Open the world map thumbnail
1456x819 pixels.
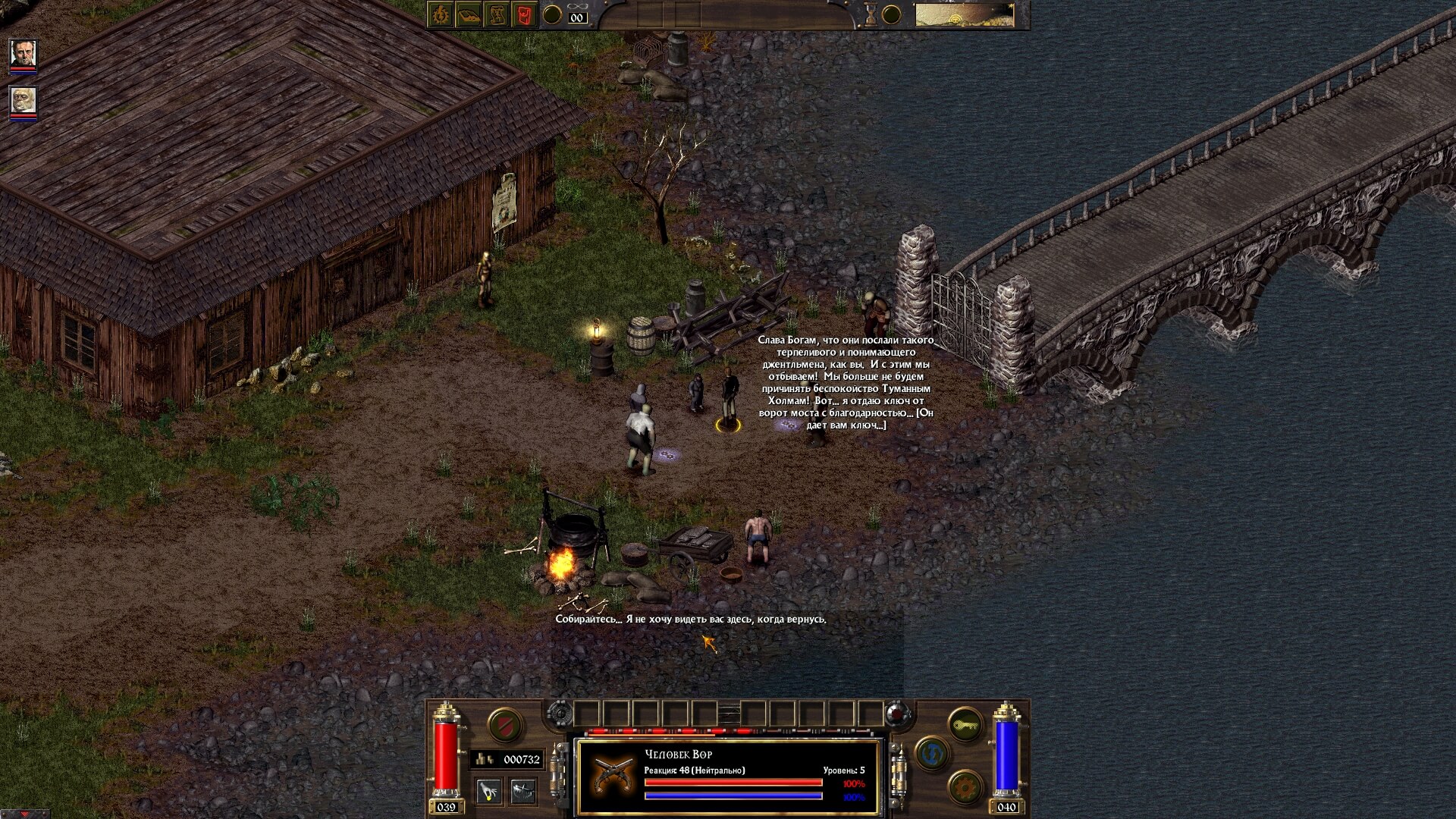964,14
